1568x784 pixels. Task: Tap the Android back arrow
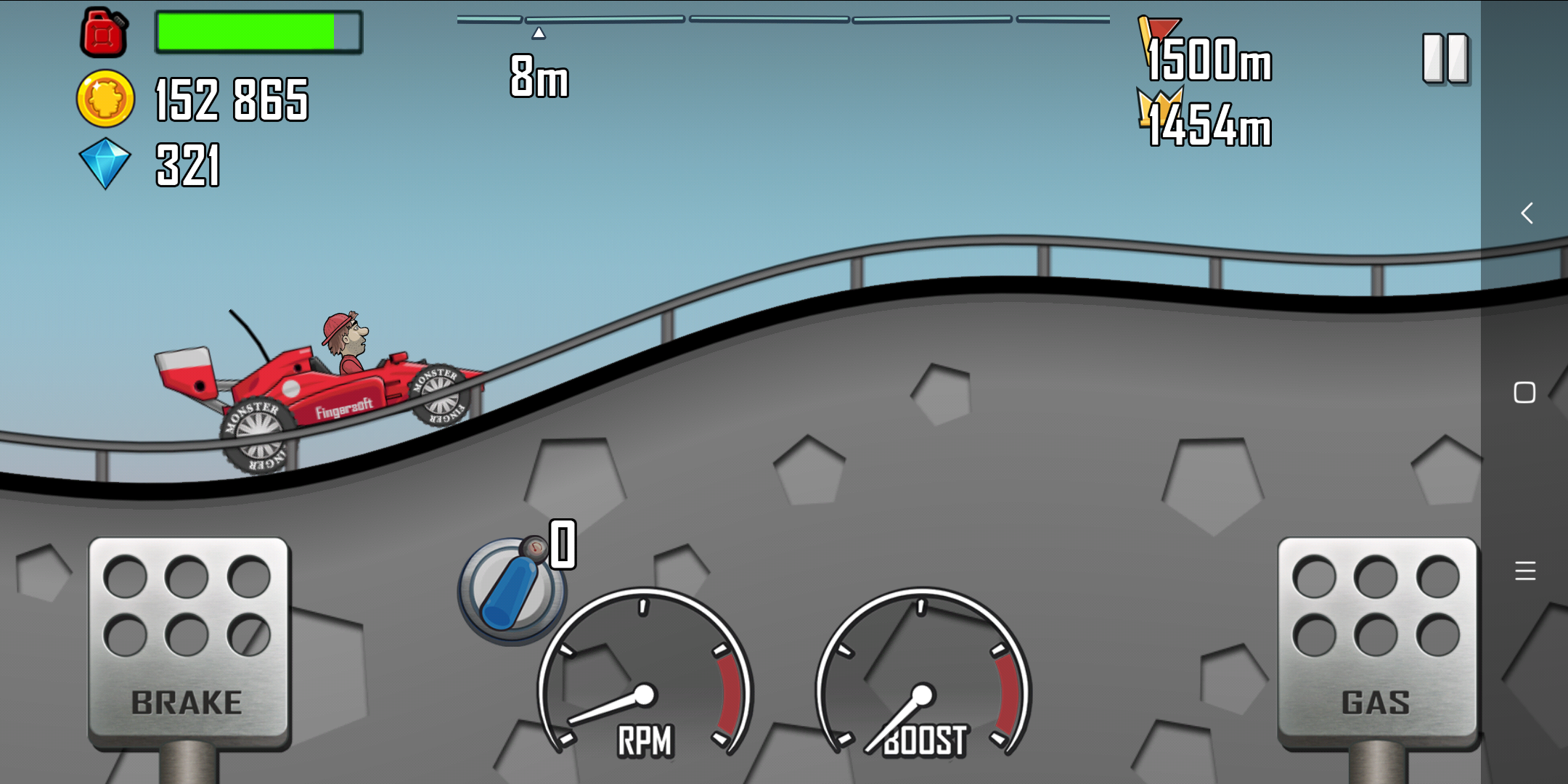[x=1527, y=213]
